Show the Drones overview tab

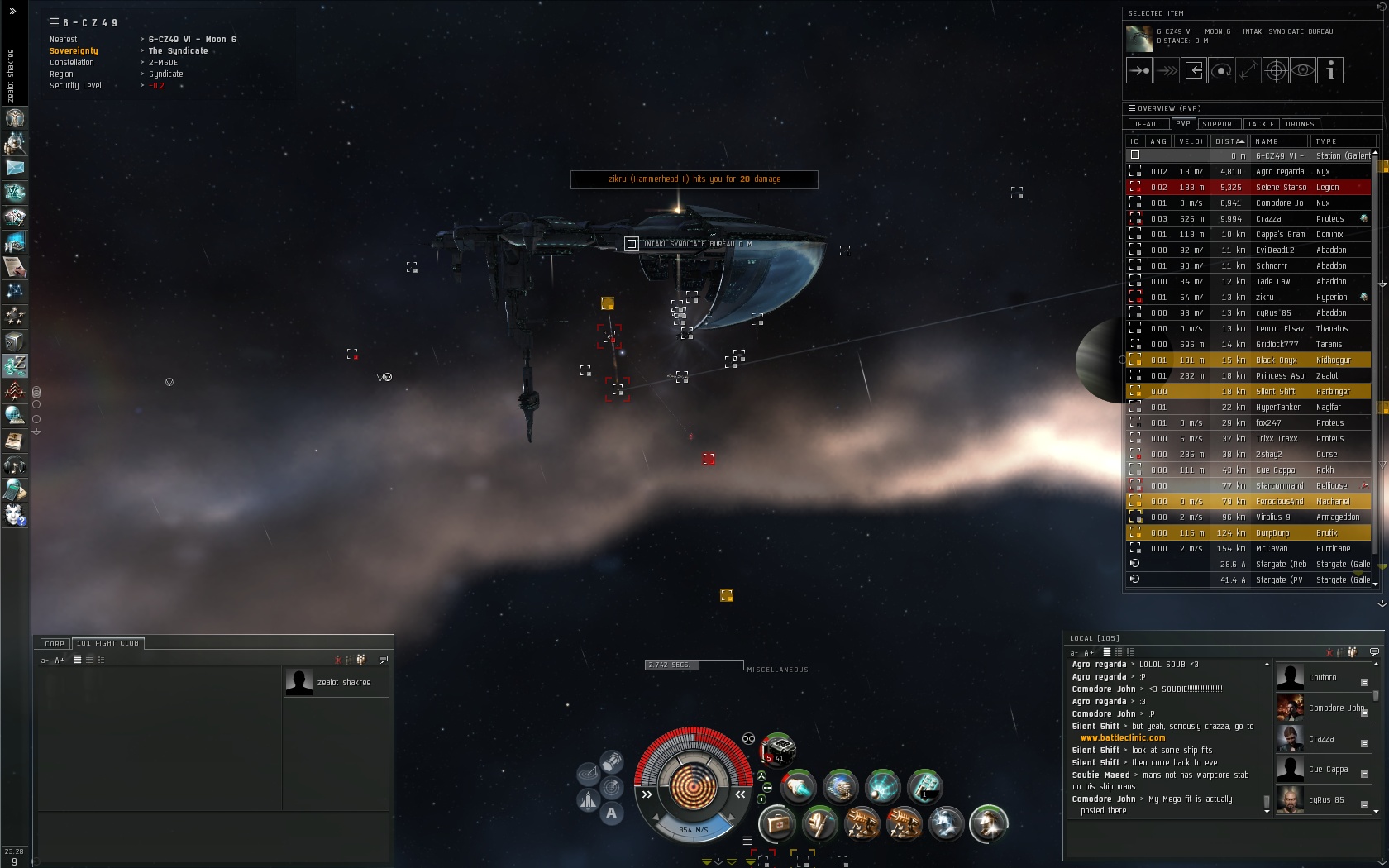1300,124
